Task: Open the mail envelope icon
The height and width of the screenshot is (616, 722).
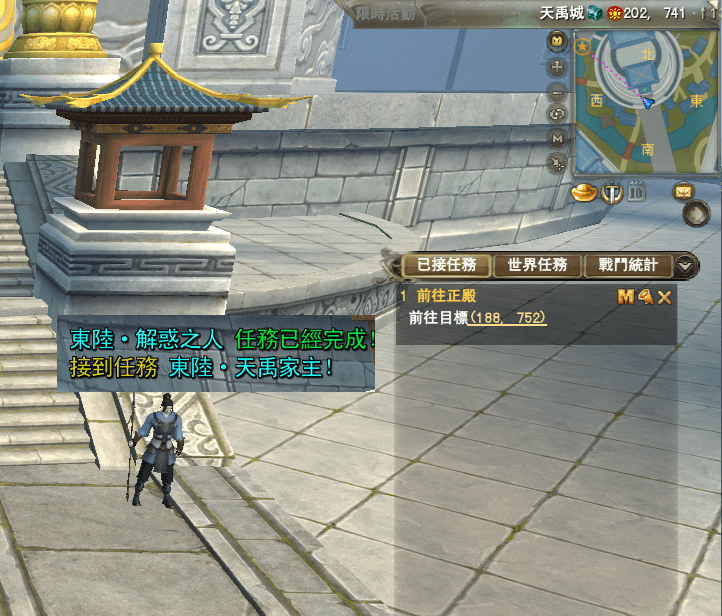Action: [x=685, y=190]
